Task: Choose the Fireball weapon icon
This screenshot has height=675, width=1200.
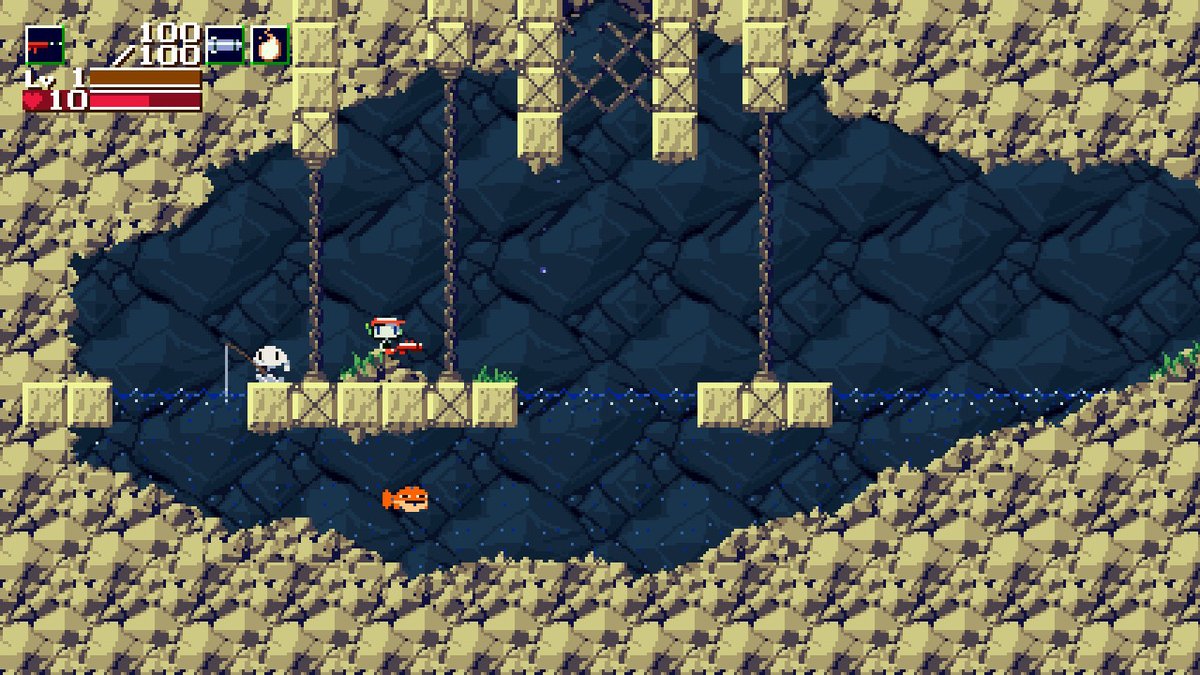Action: coord(270,45)
